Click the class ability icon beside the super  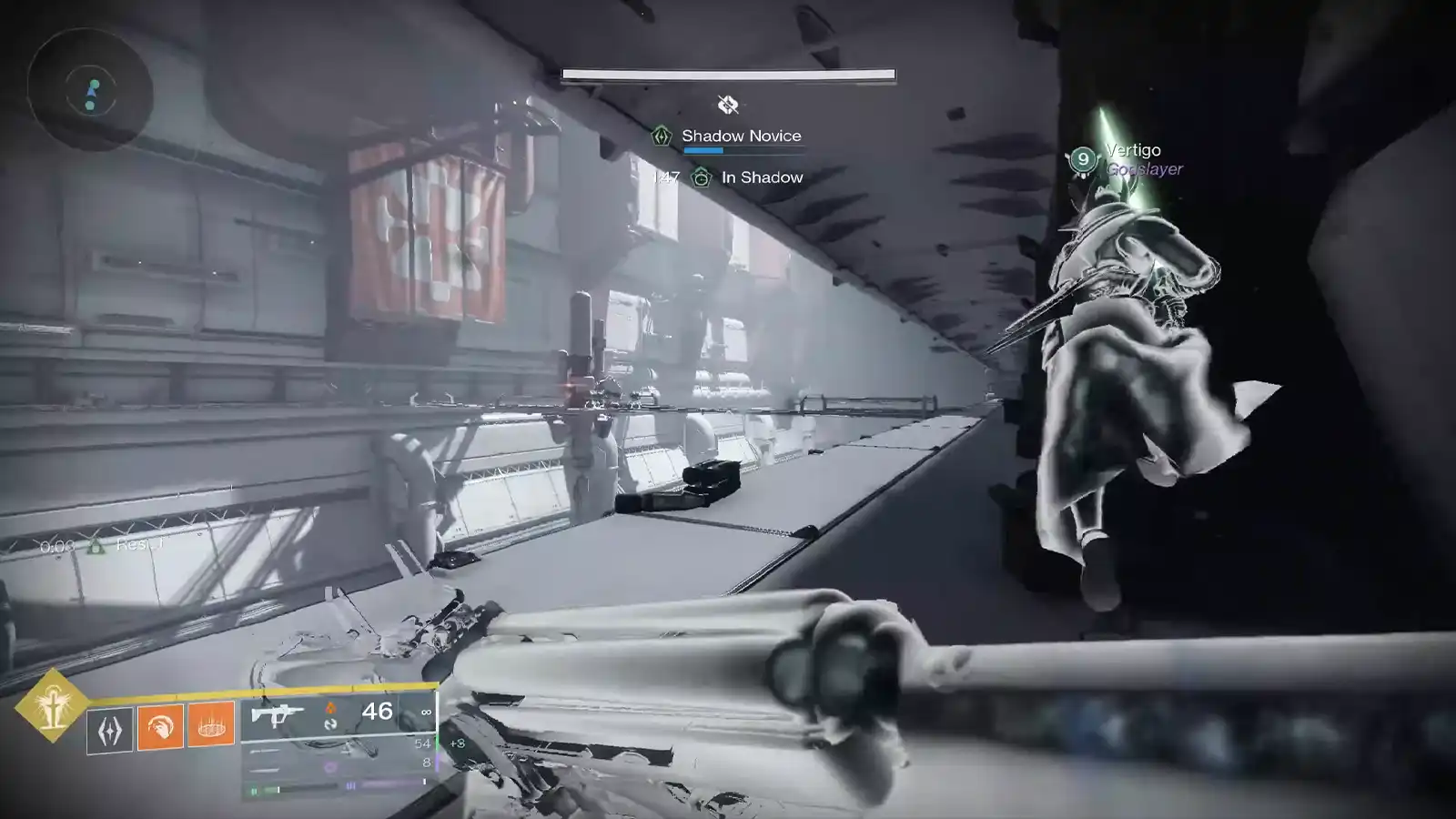pos(111,727)
